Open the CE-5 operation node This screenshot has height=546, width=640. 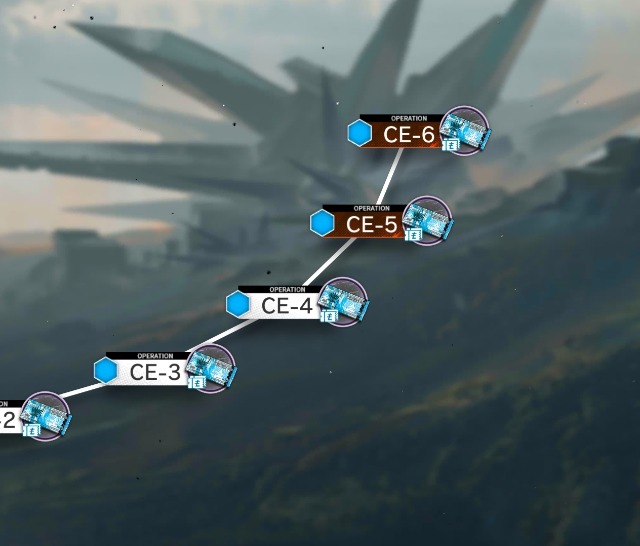[371, 225]
